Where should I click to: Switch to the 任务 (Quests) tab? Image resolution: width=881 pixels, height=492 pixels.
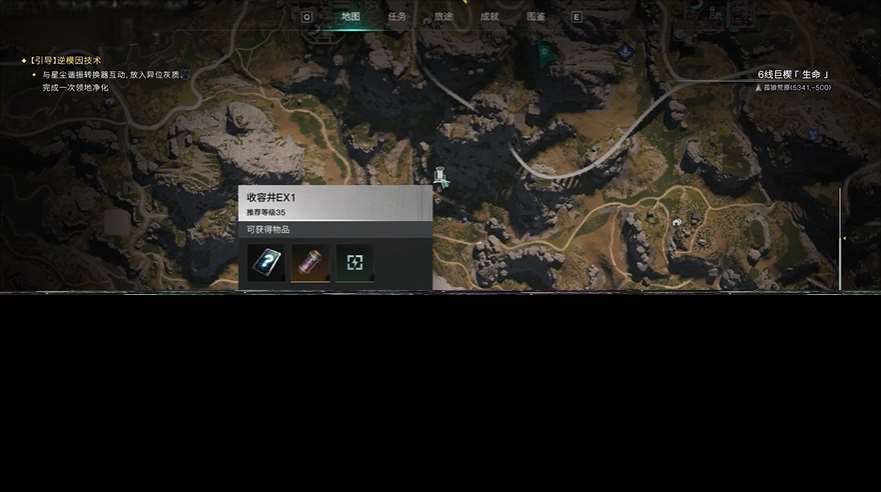click(397, 17)
